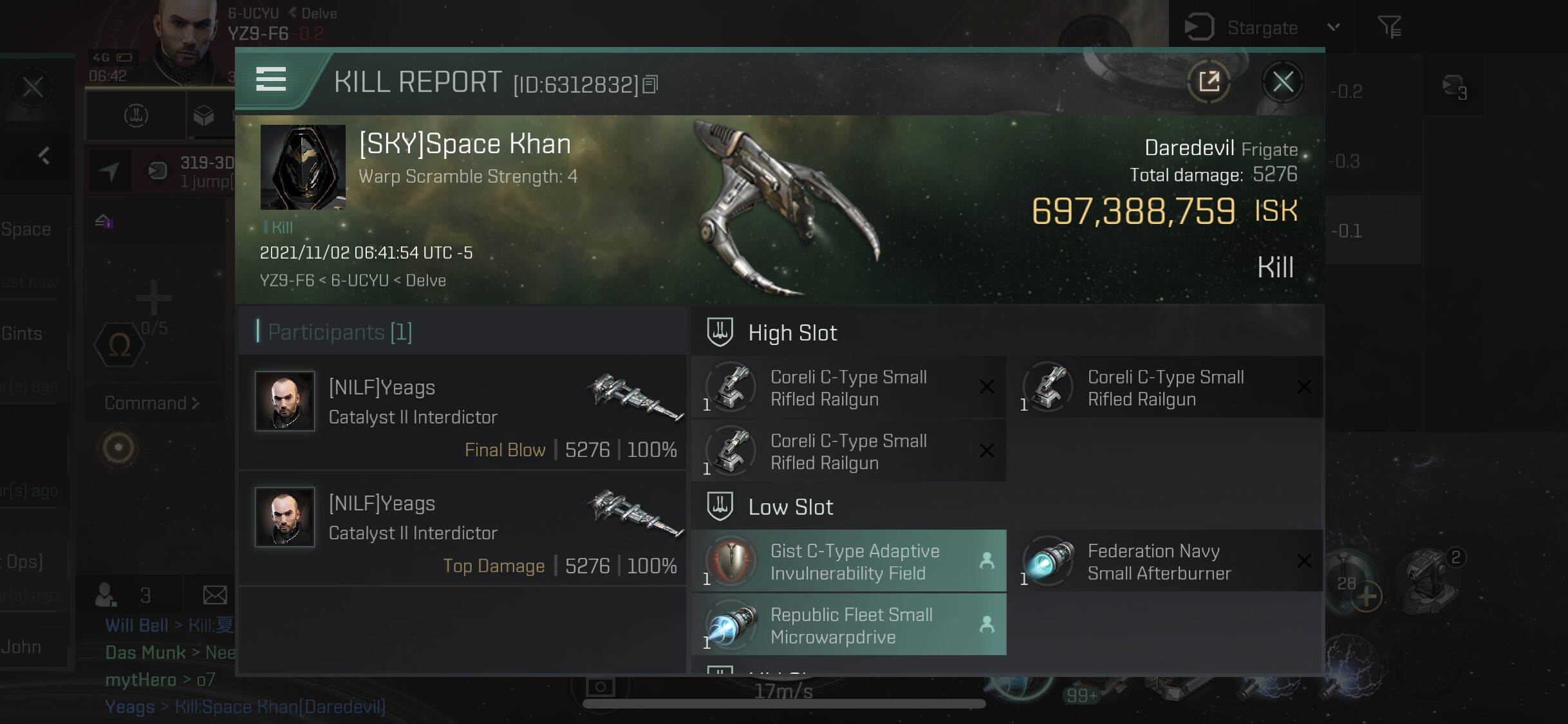Open the overview filter icon

click(1389, 27)
